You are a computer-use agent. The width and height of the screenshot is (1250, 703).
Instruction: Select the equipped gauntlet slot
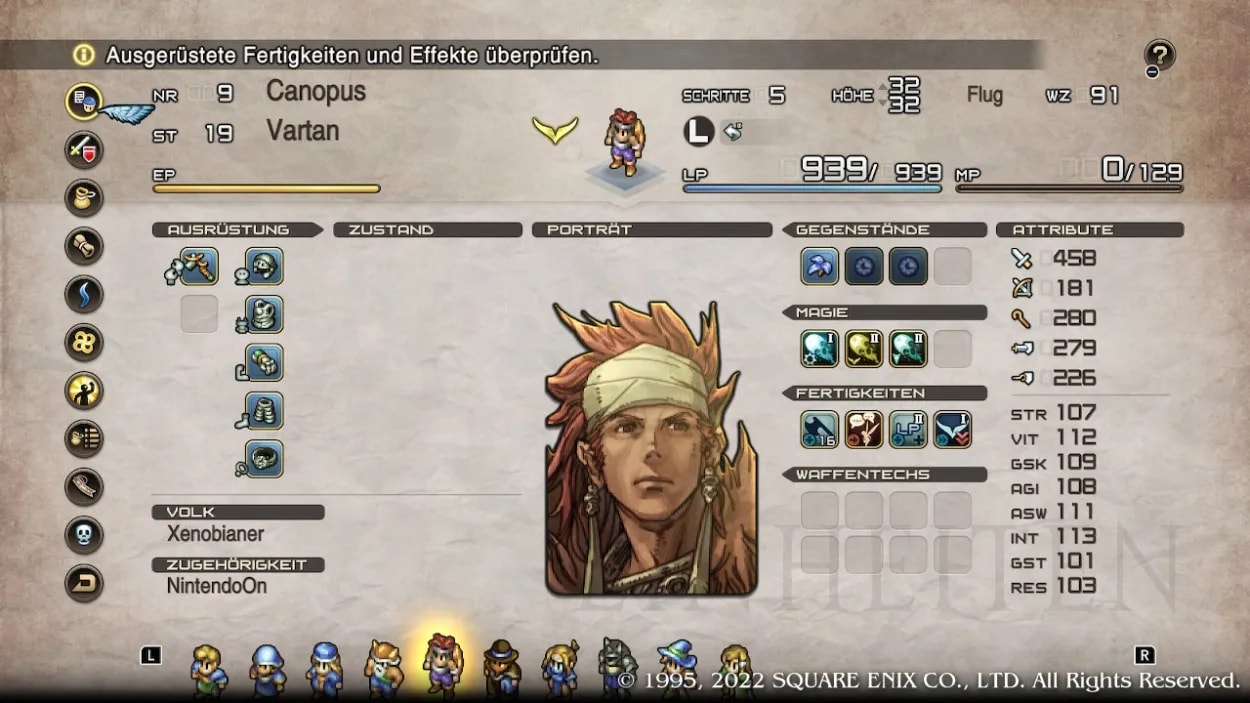pyautogui.click(x=264, y=362)
